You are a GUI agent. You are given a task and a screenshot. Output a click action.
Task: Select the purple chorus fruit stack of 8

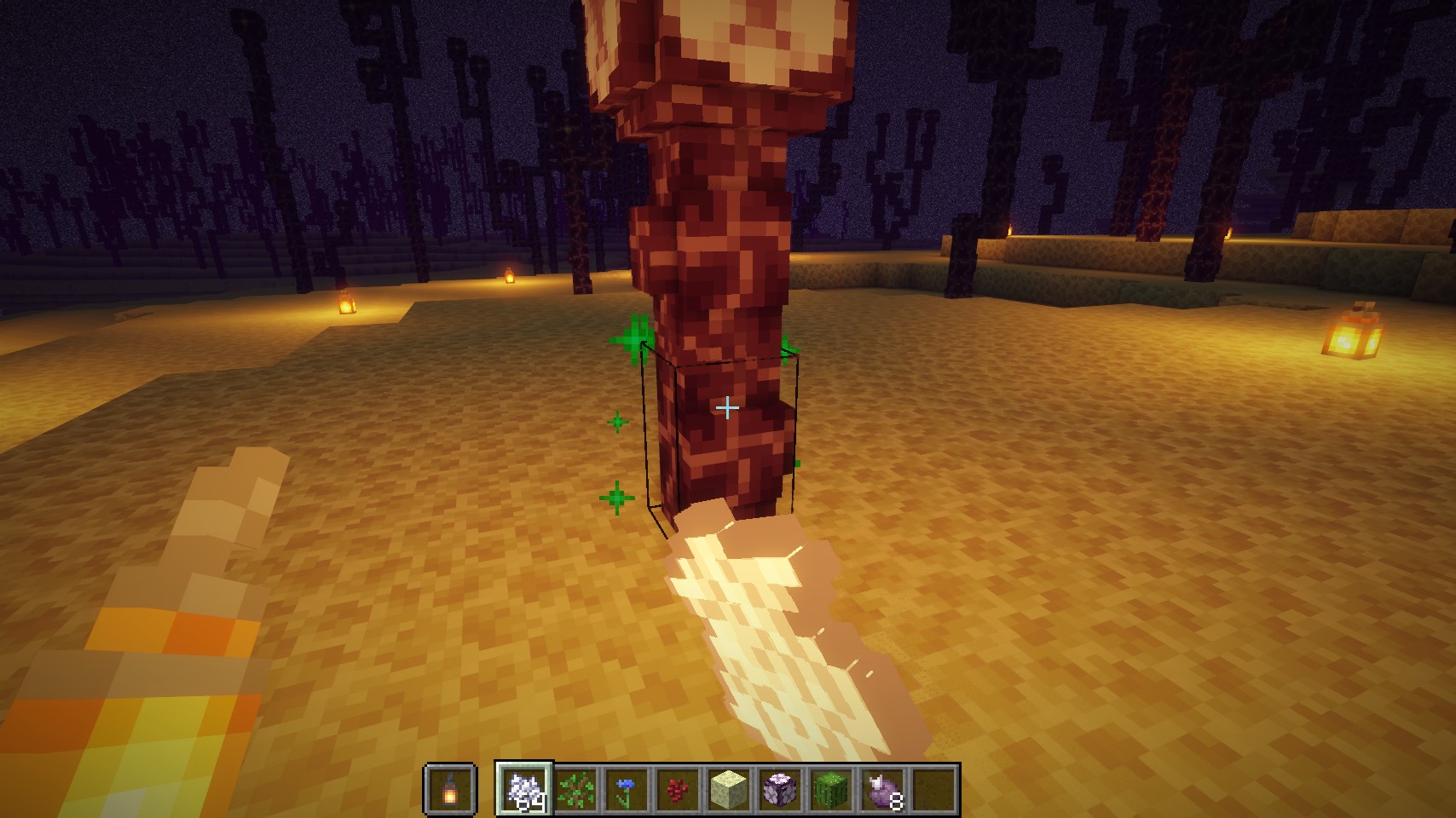pos(882,788)
